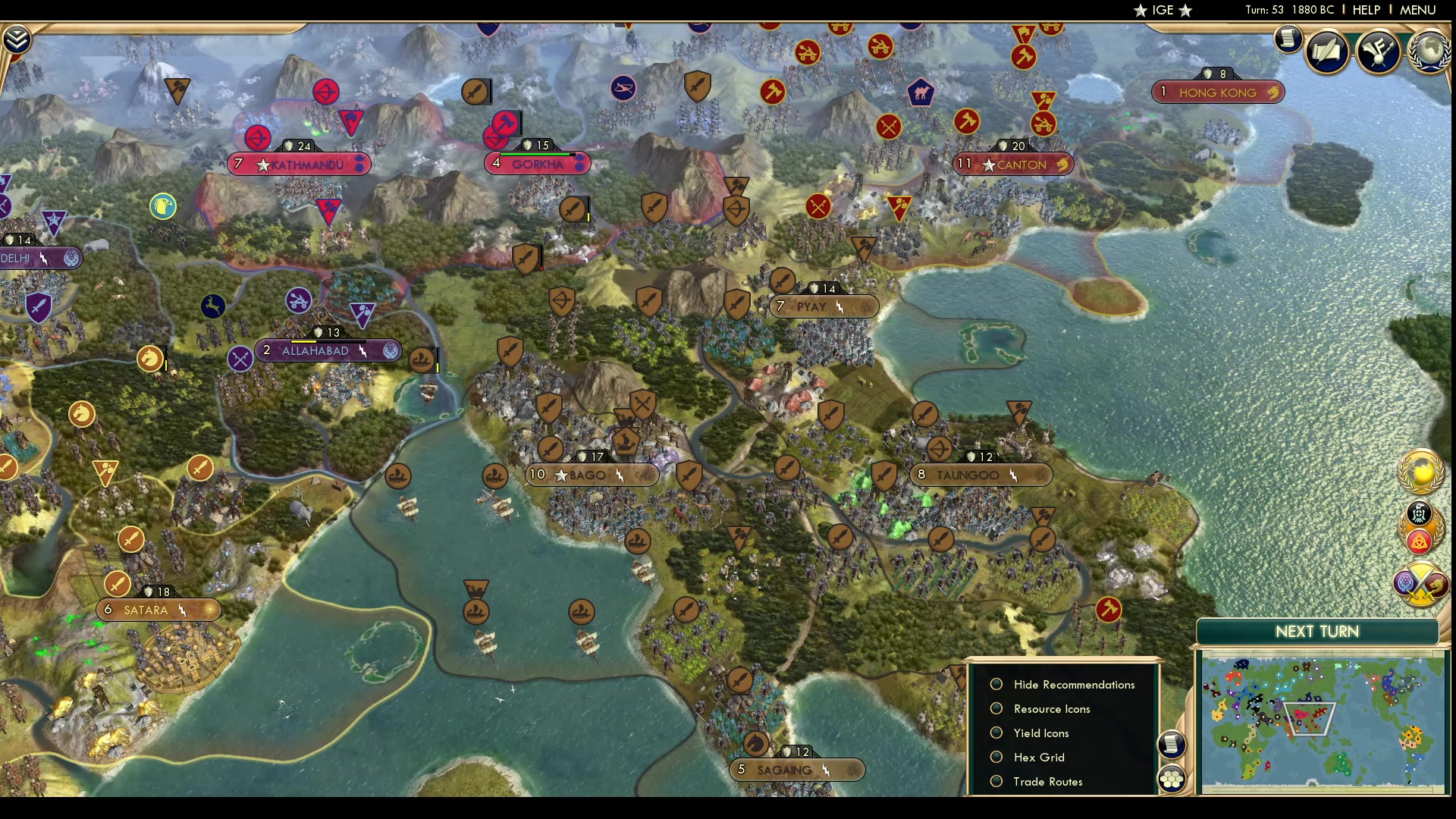Turn on the Hex Grid overlay
Viewport: 1456px width, 819px height.
point(997,757)
